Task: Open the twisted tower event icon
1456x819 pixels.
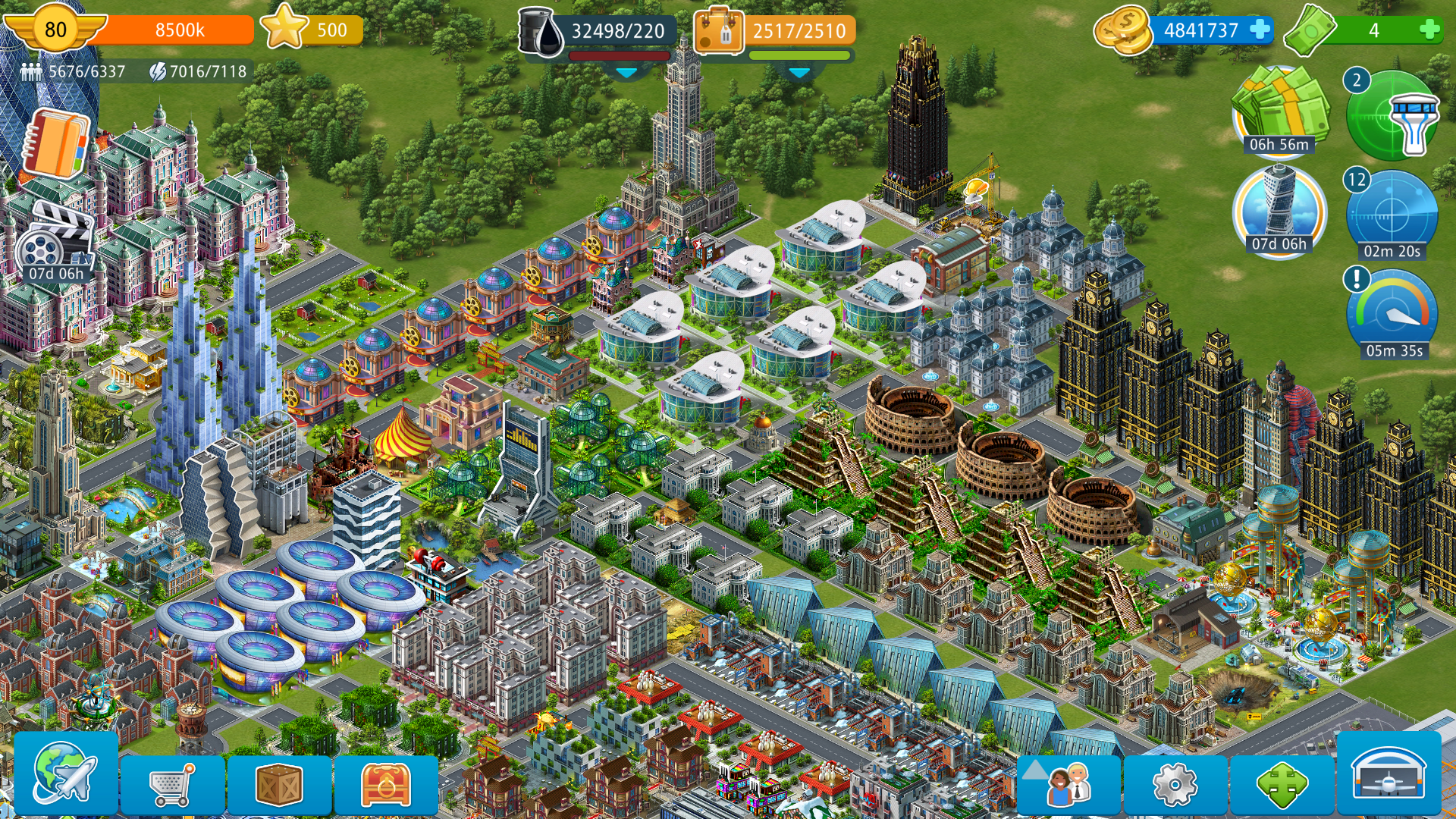Action: (1279, 209)
